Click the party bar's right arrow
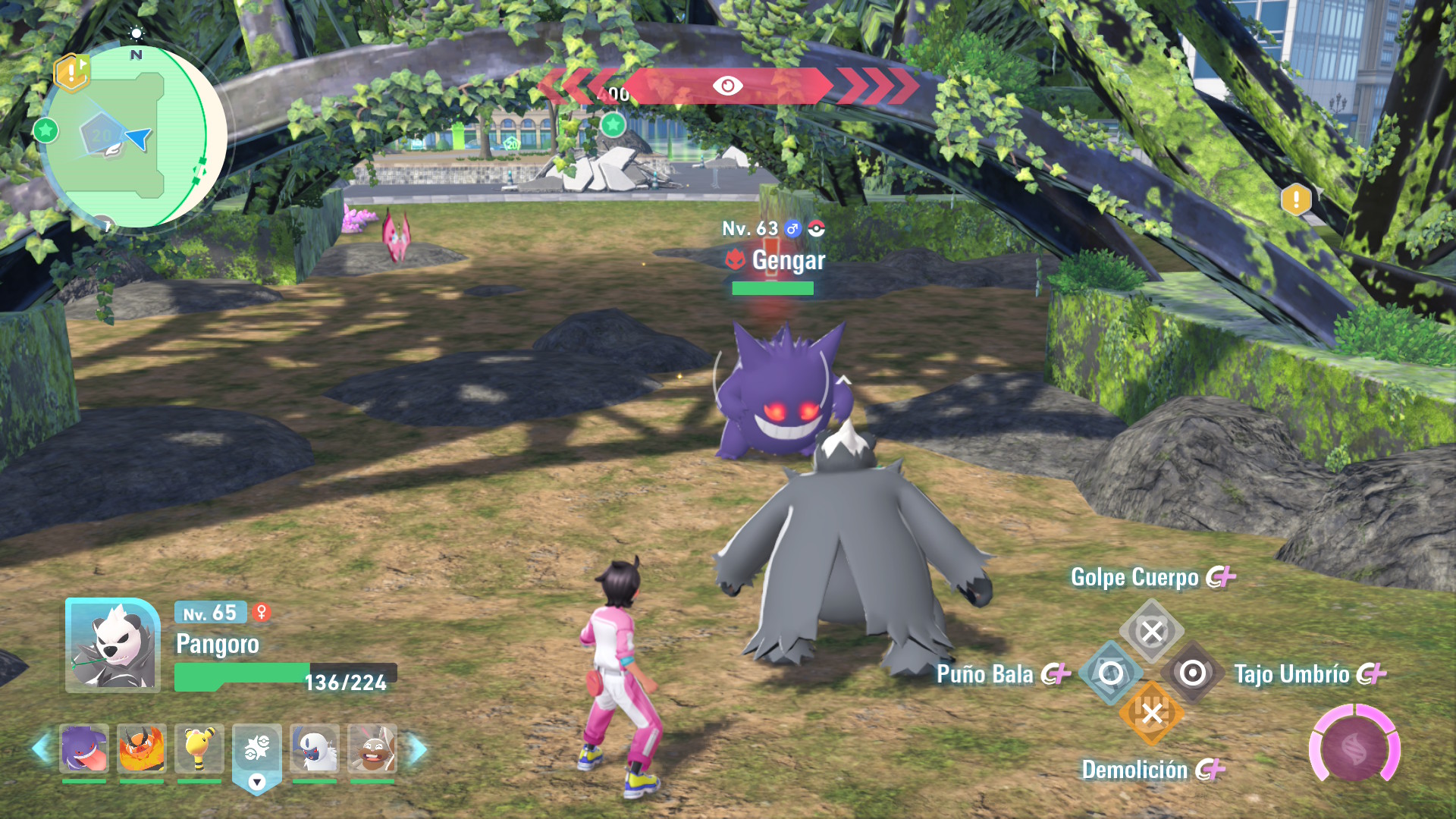The width and height of the screenshot is (1456, 819). coord(418,749)
